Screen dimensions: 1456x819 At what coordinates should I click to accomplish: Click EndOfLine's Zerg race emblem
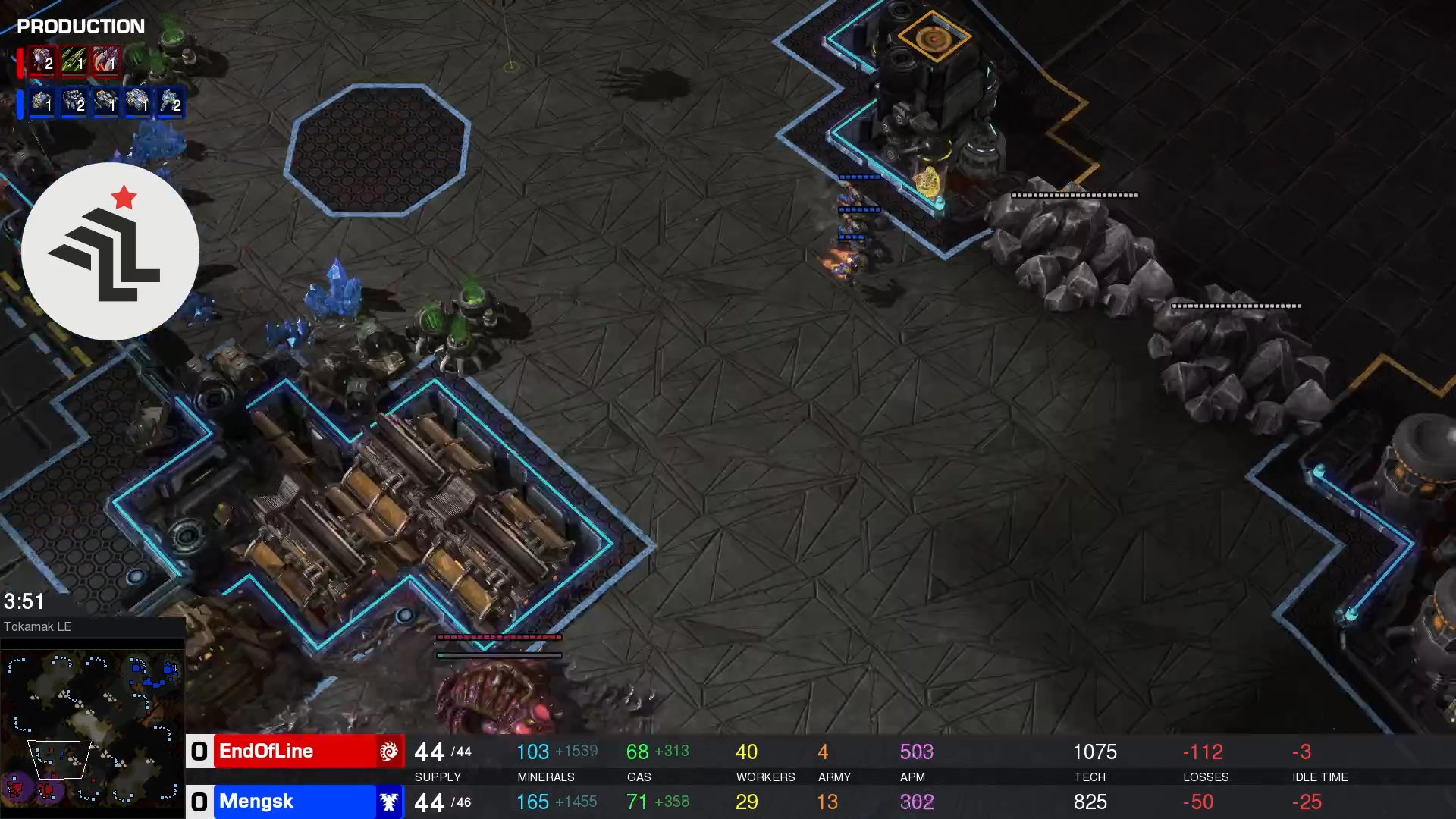[389, 752]
